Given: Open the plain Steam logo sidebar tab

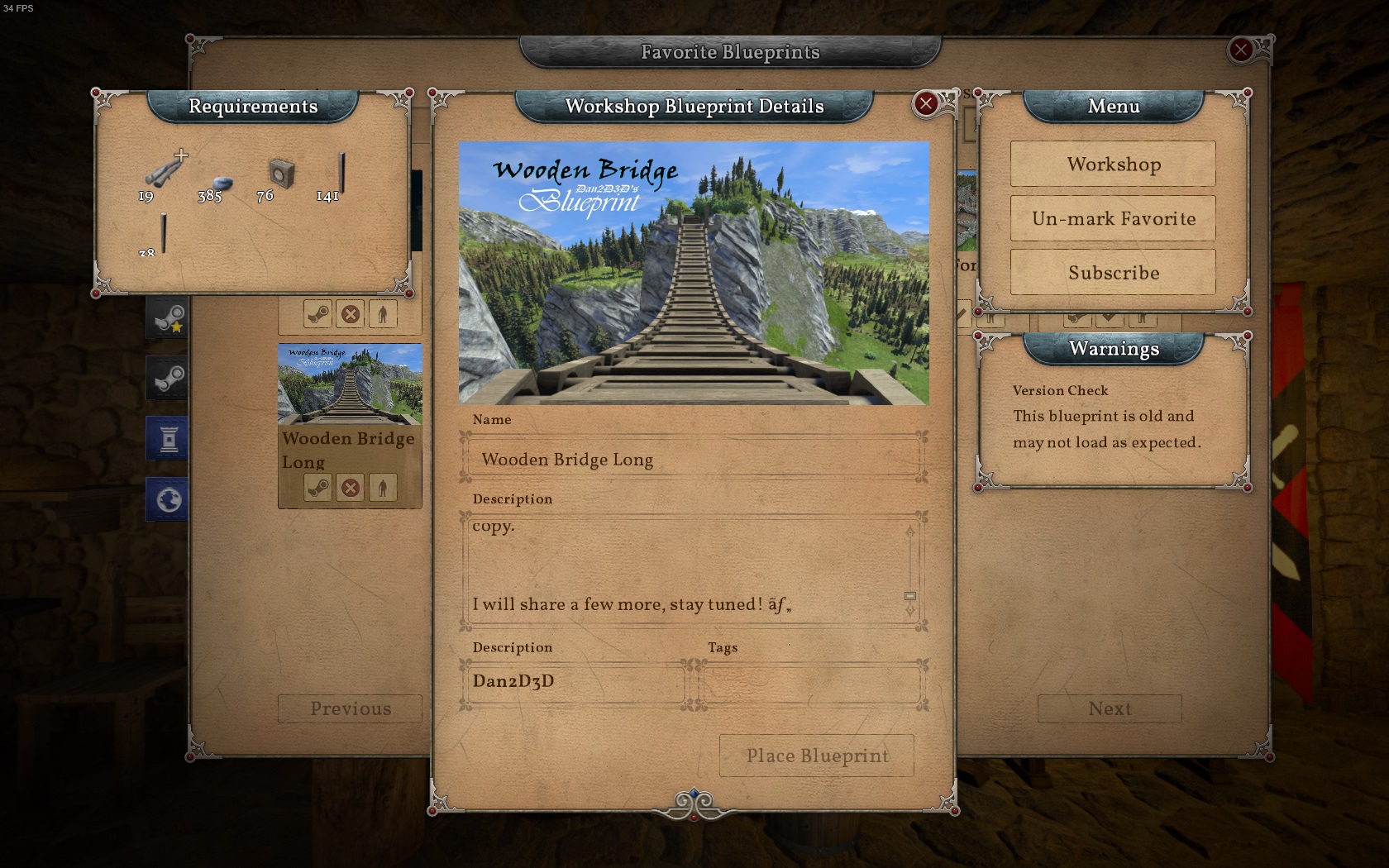Looking at the screenshot, I should point(168,379).
